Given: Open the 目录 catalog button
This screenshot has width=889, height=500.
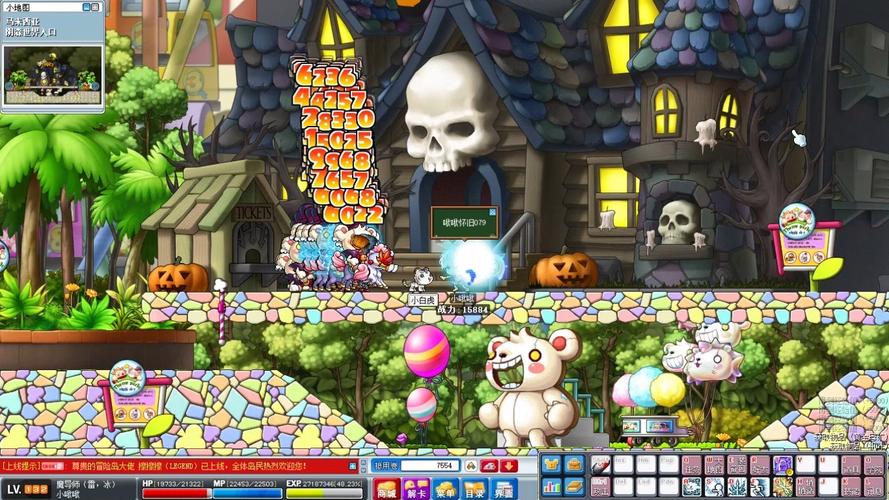Looking at the screenshot, I should click(x=475, y=489).
